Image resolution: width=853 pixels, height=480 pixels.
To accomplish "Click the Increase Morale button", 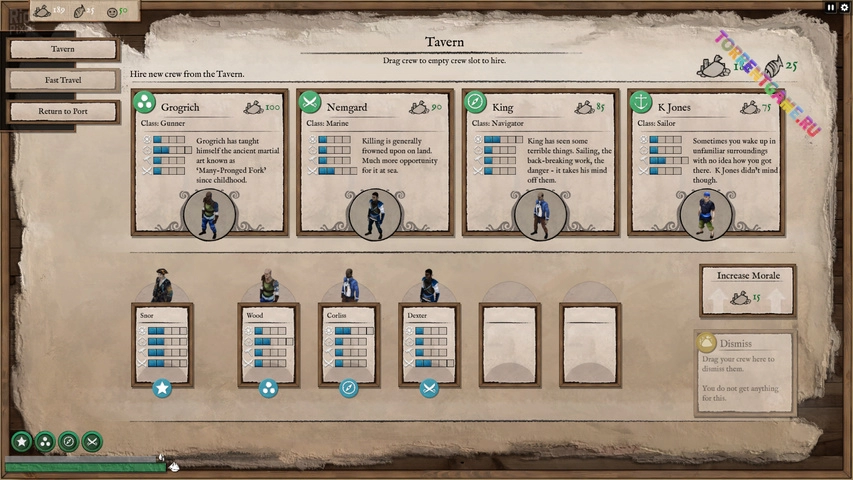I will 747,288.
